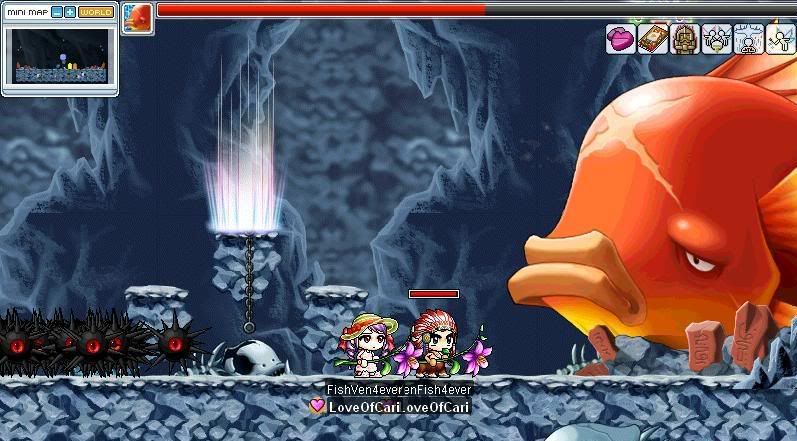Click the single winged figure buff icon
Image resolution: width=797 pixels, height=441 pixels.
(x=779, y=39)
